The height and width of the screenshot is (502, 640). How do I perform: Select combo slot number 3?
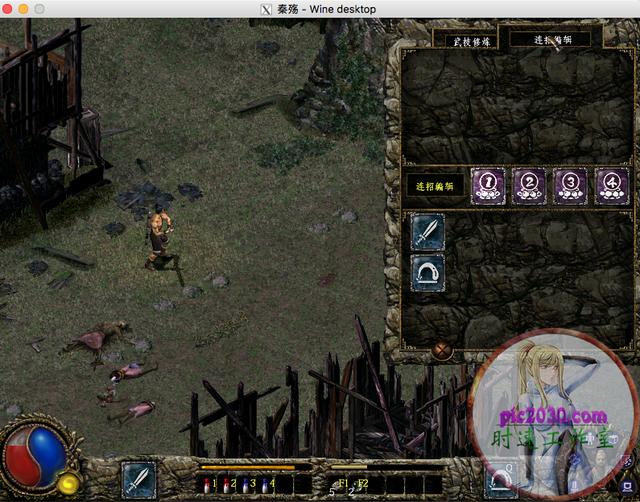570,183
